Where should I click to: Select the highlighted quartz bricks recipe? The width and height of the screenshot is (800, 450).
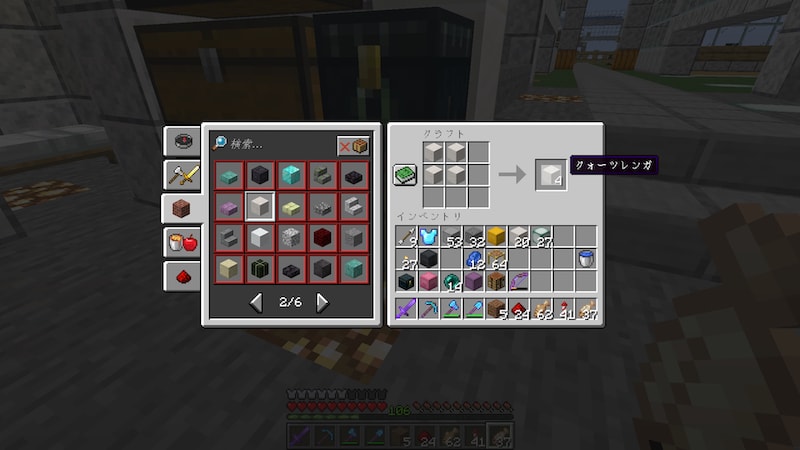pyautogui.click(x=261, y=207)
